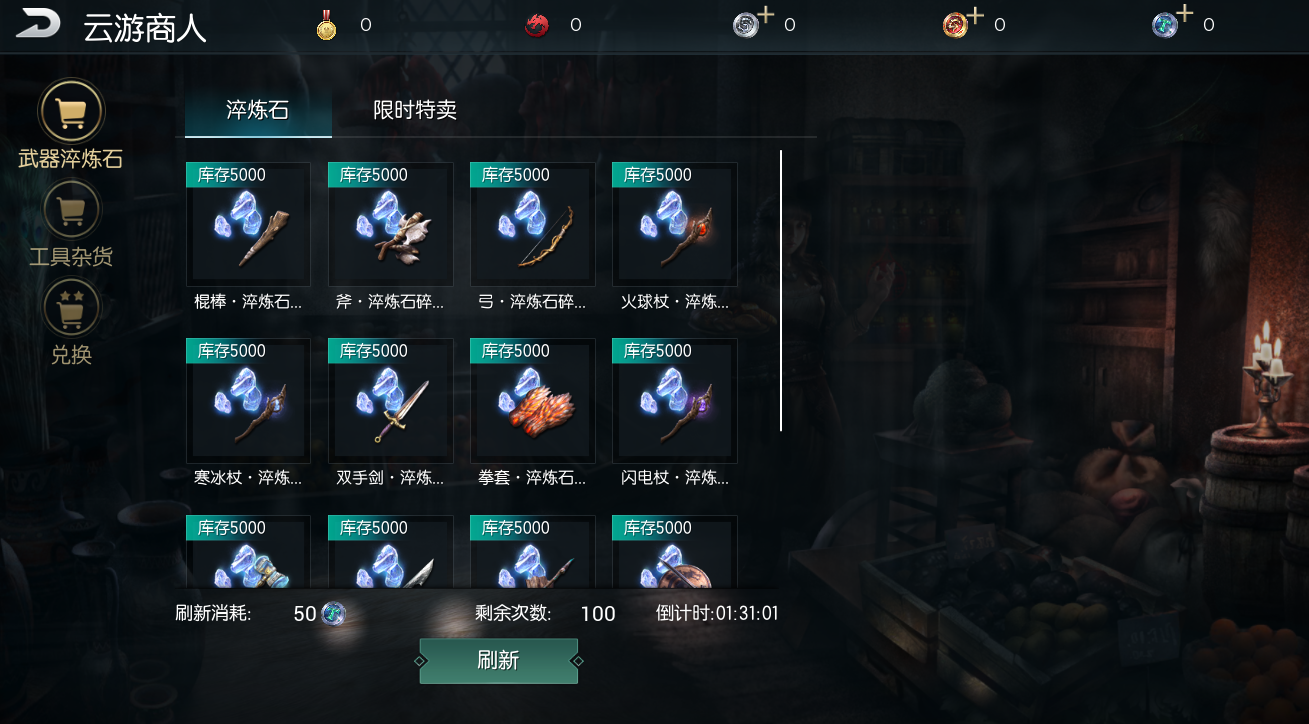Click the 刷新 refresh button
The width and height of the screenshot is (1309, 724).
click(x=498, y=661)
